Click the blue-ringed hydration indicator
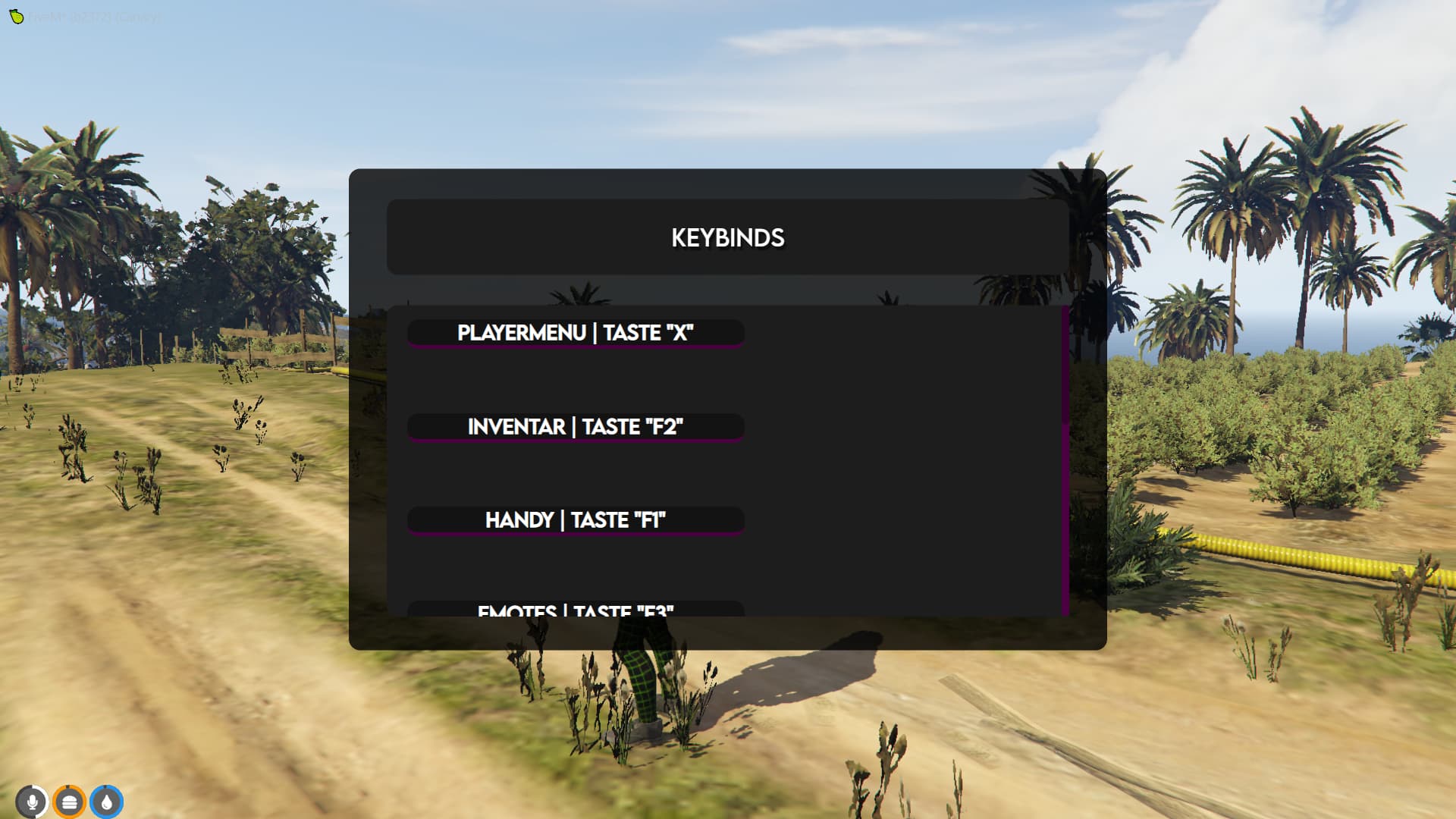Screen dimensions: 1456x819 click(x=106, y=801)
